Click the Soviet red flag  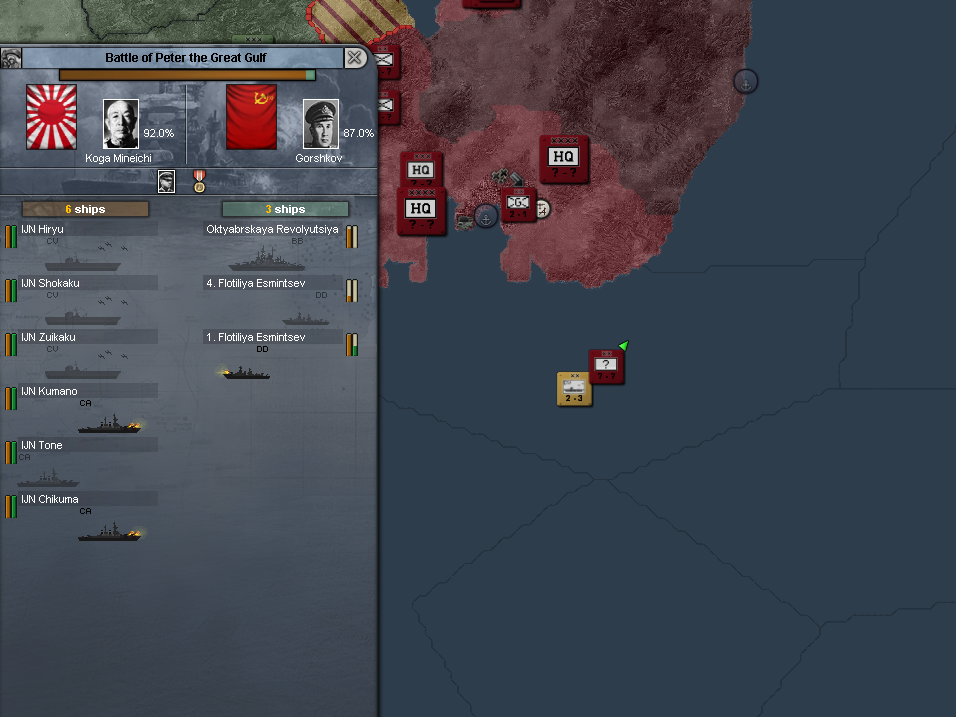(x=251, y=118)
